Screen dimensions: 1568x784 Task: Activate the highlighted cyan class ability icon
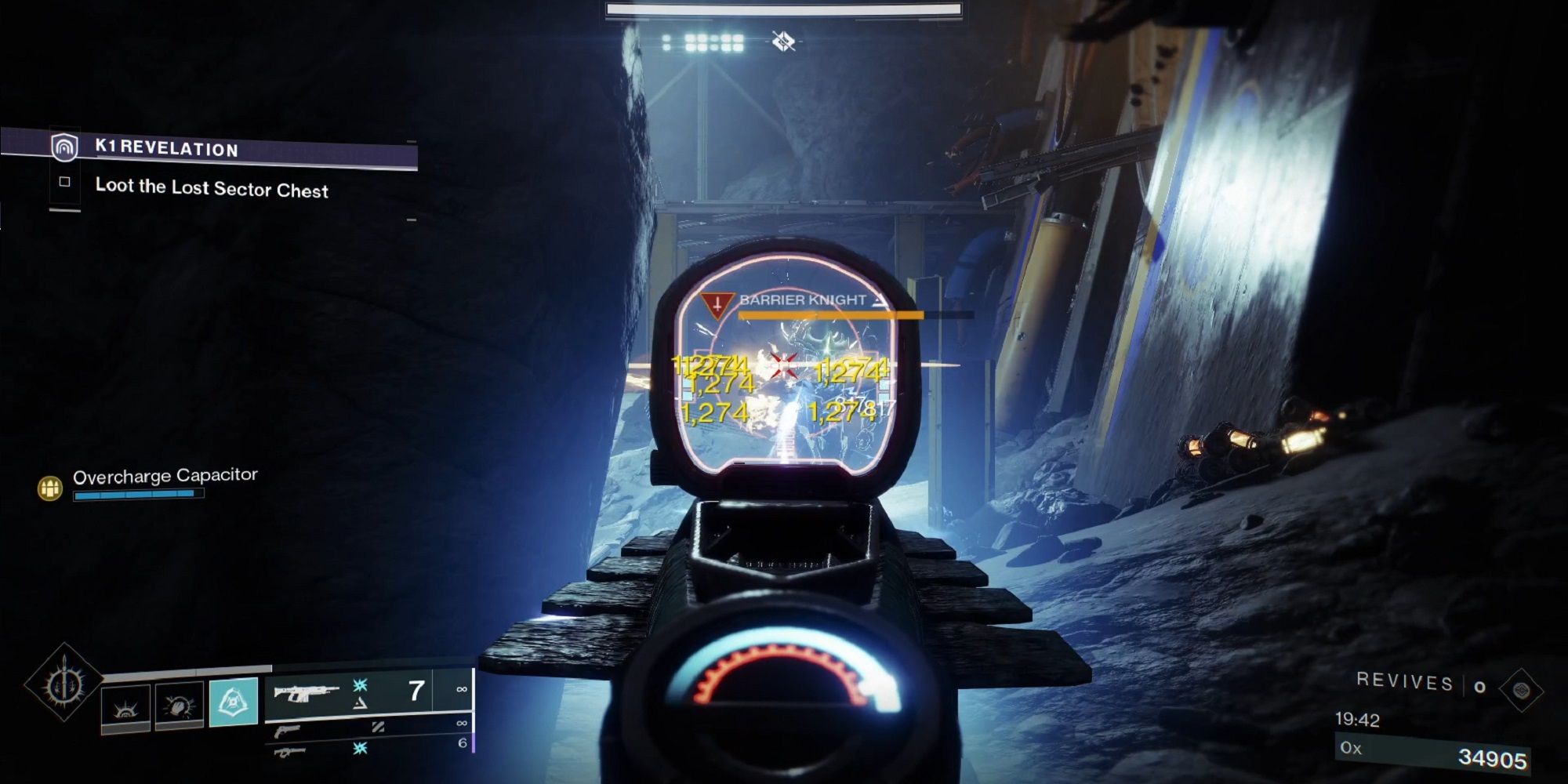234,703
